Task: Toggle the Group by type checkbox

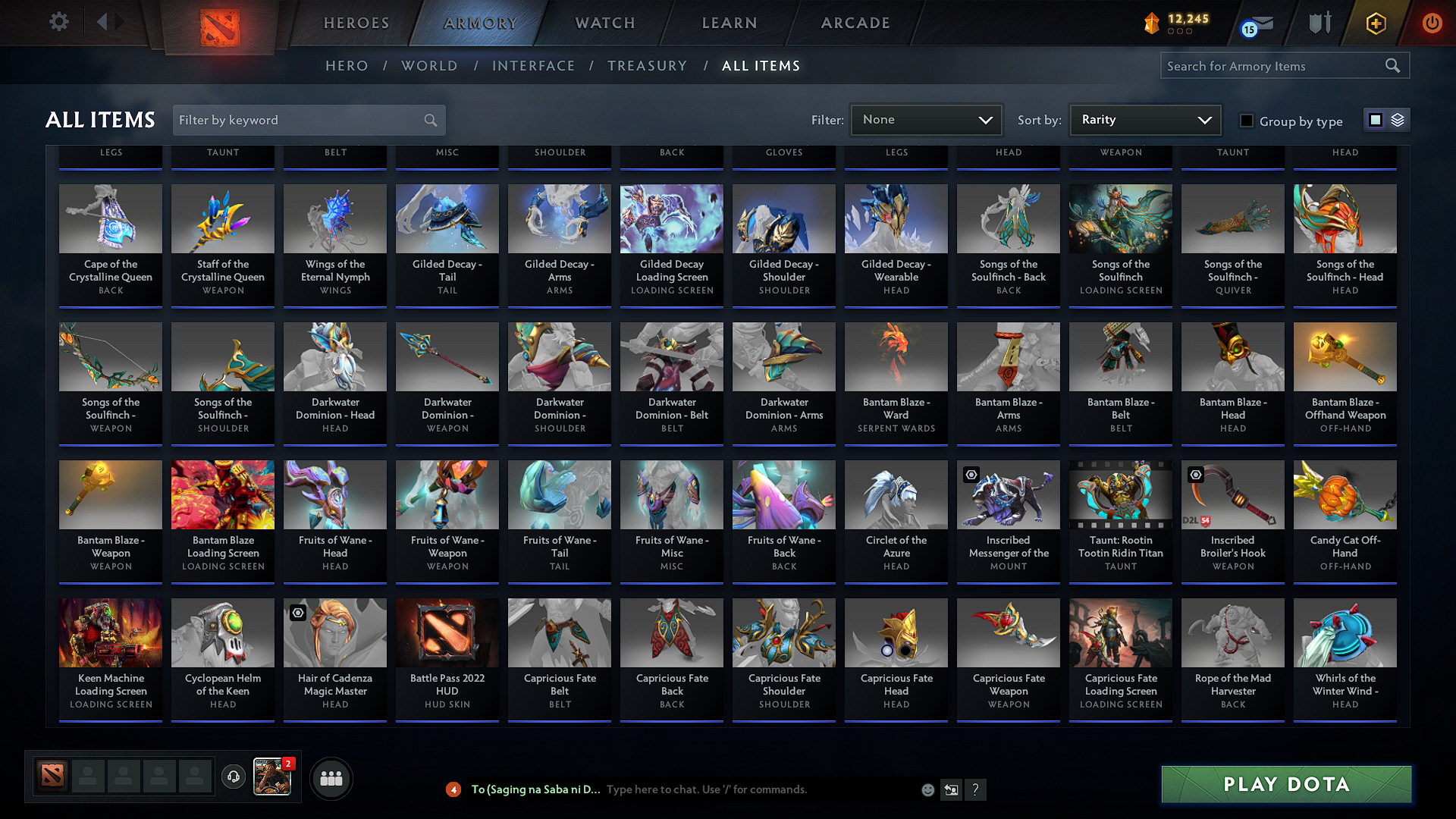Action: 1246,120
